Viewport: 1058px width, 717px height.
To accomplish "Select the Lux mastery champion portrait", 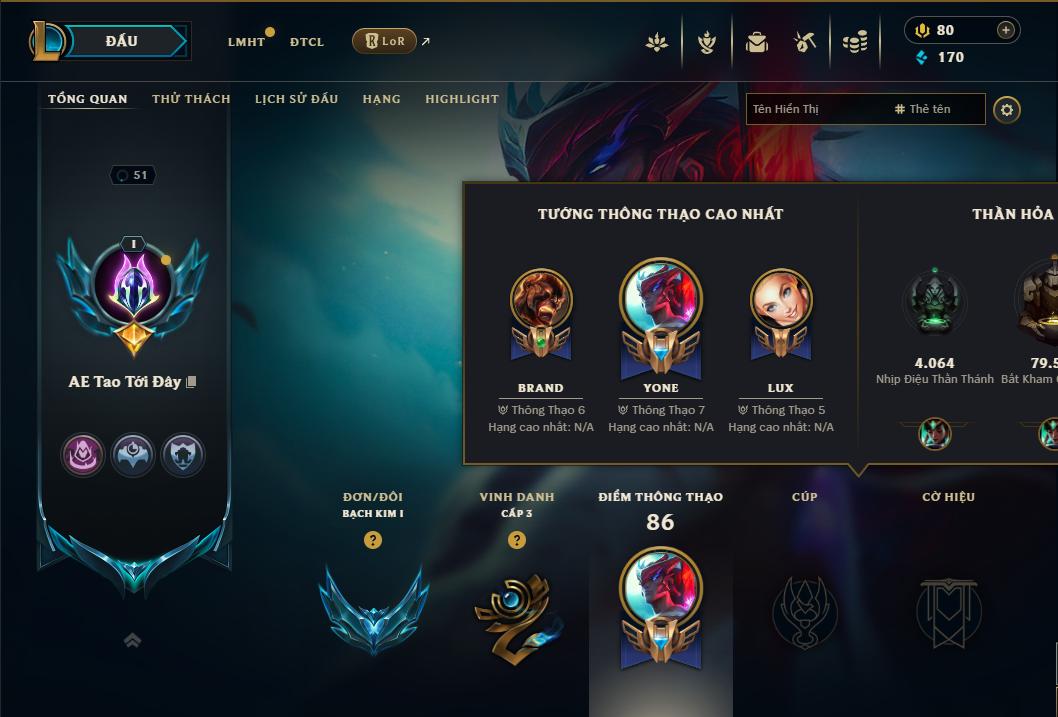I will (x=781, y=300).
